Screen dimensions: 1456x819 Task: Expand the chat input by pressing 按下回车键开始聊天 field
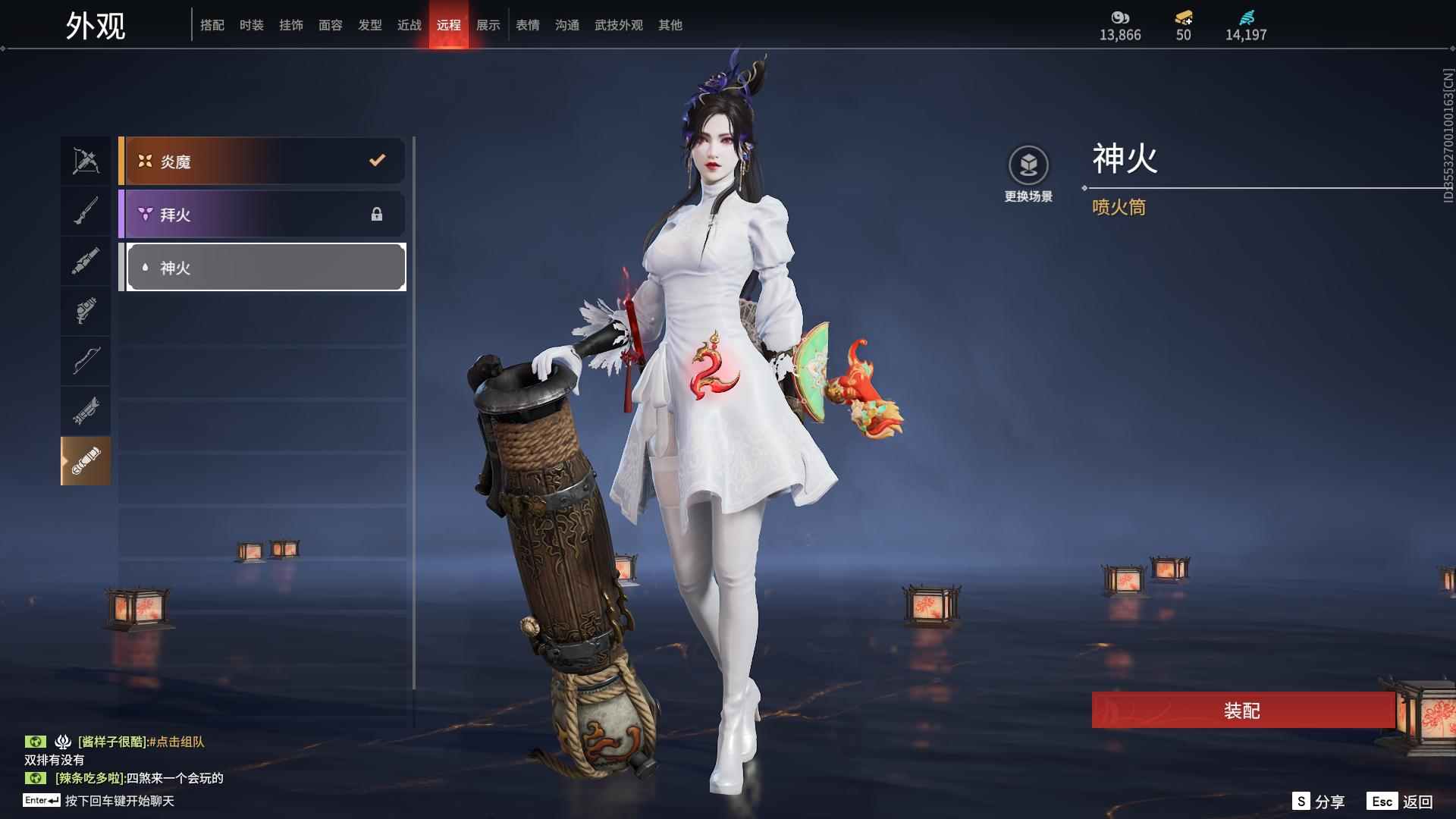pos(121,800)
